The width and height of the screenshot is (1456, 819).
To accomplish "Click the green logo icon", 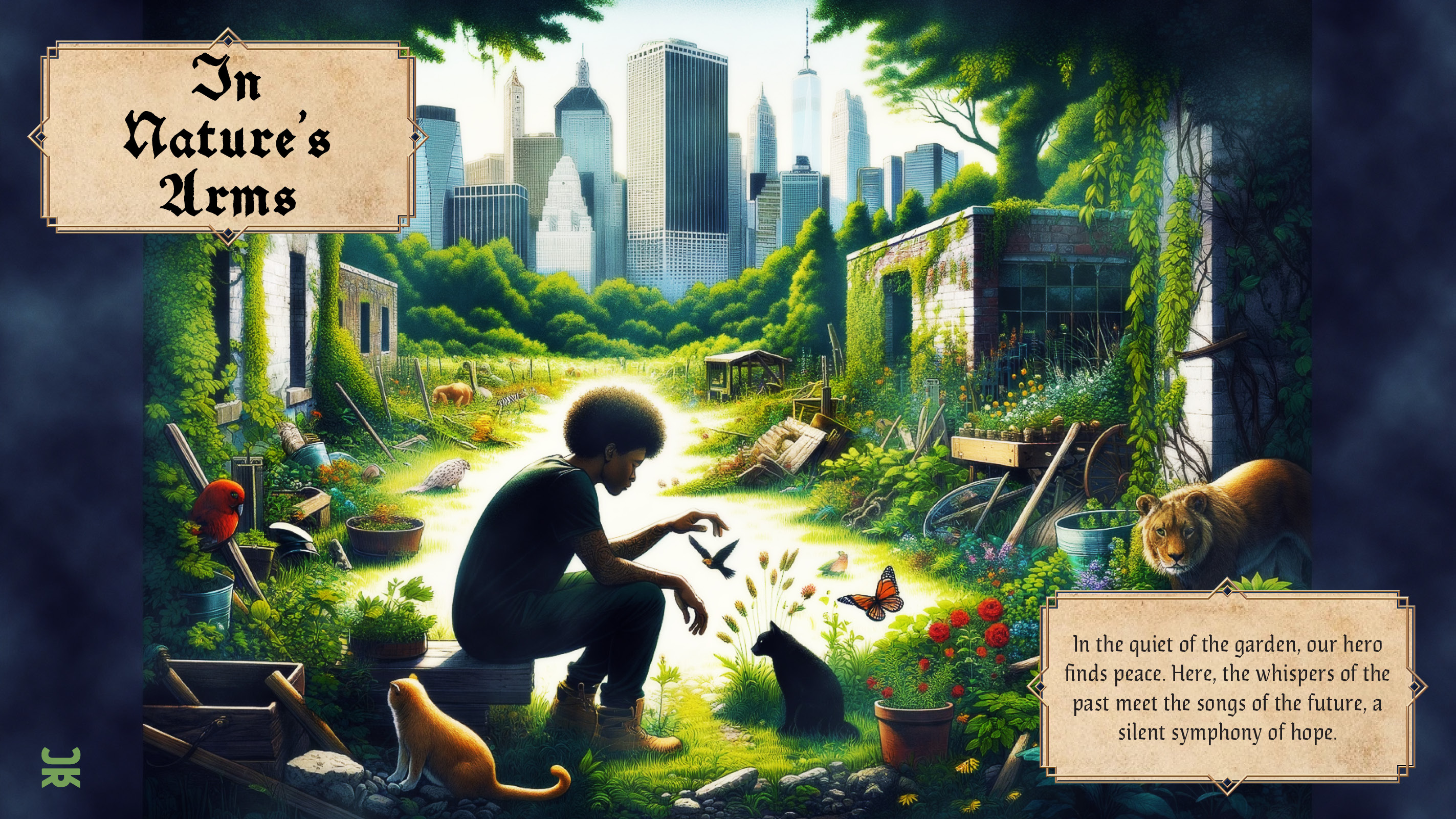I will 60,767.
